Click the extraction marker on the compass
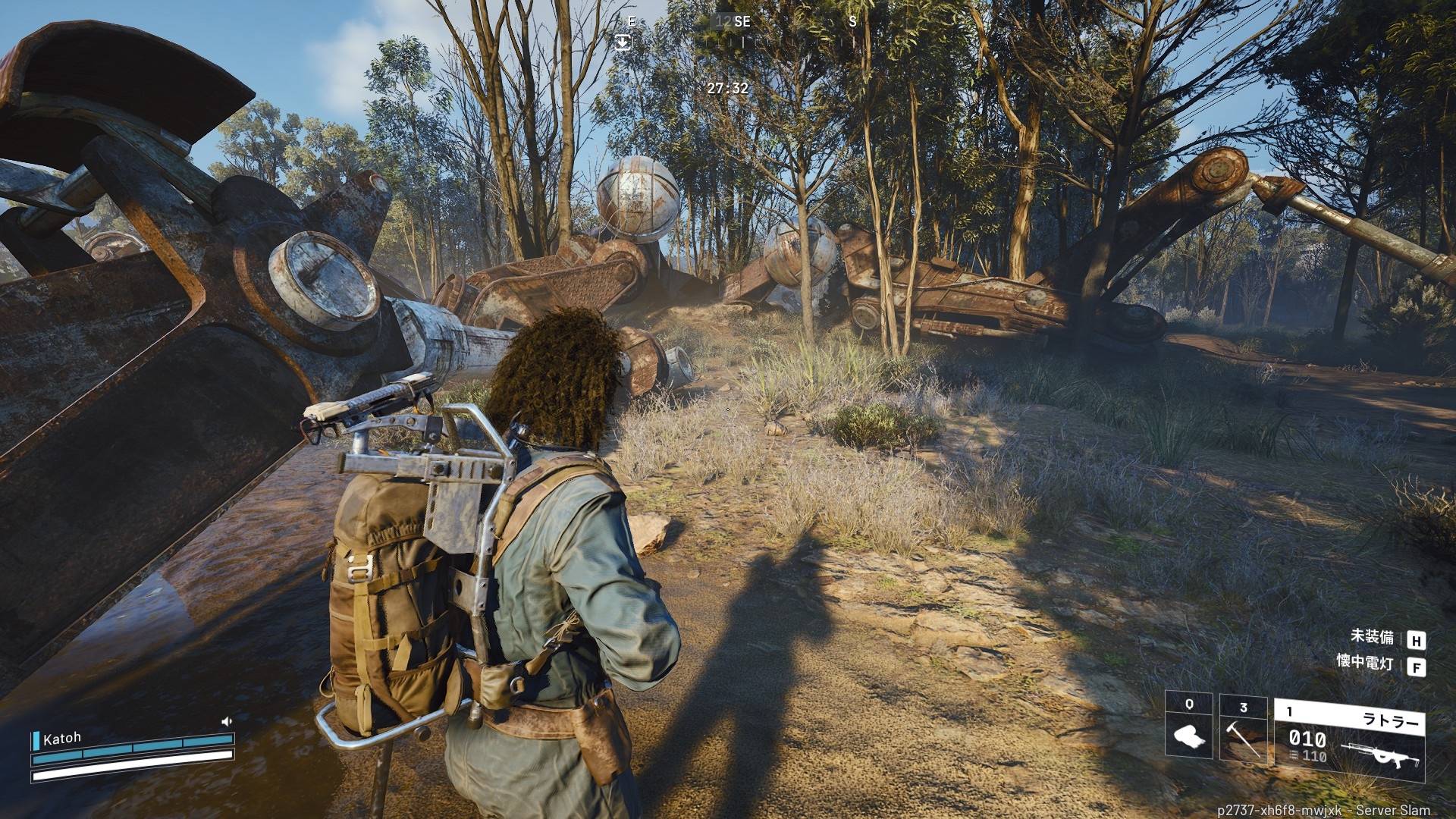 click(x=623, y=42)
